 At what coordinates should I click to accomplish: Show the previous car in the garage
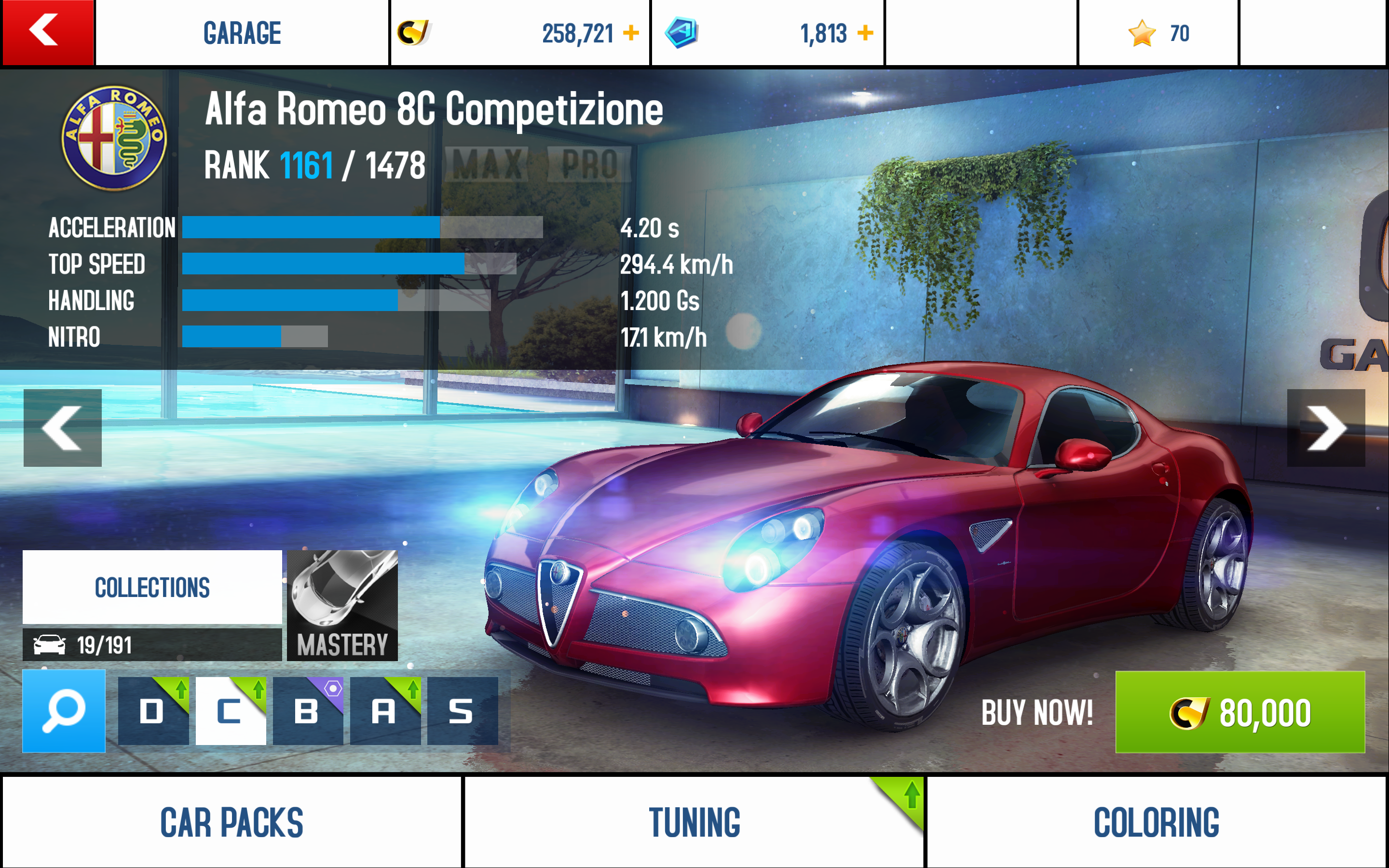(63, 428)
